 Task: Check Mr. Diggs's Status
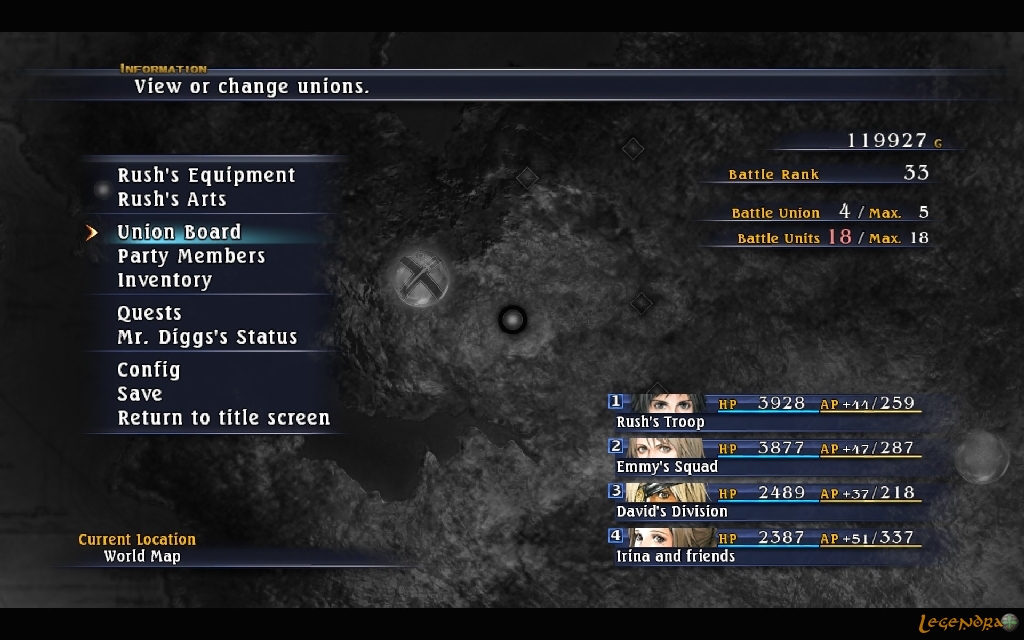coord(207,338)
